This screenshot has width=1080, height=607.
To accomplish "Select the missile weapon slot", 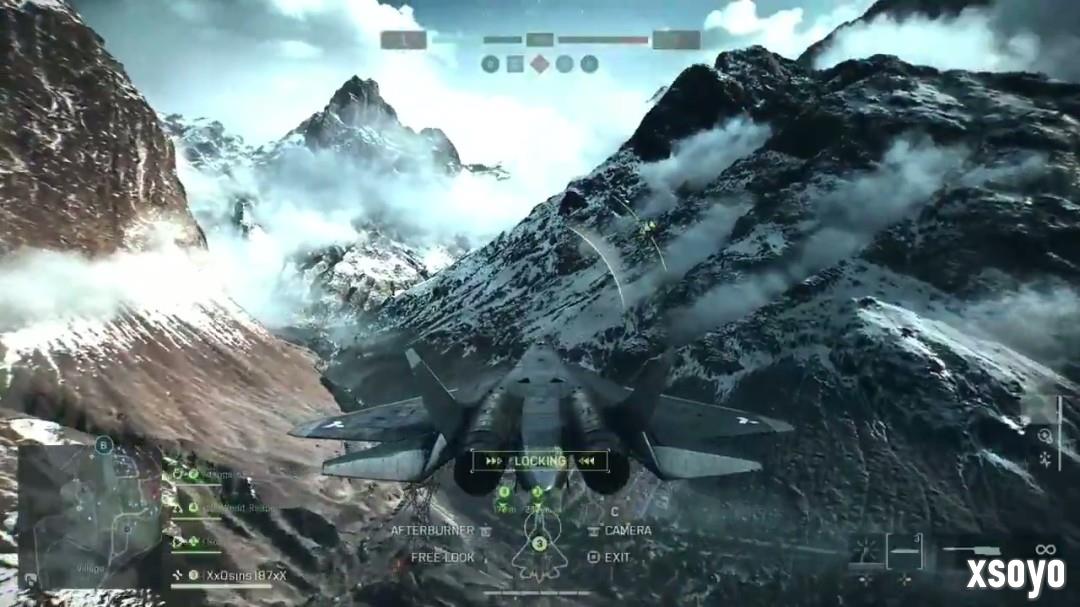I will click(x=904, y=550).
